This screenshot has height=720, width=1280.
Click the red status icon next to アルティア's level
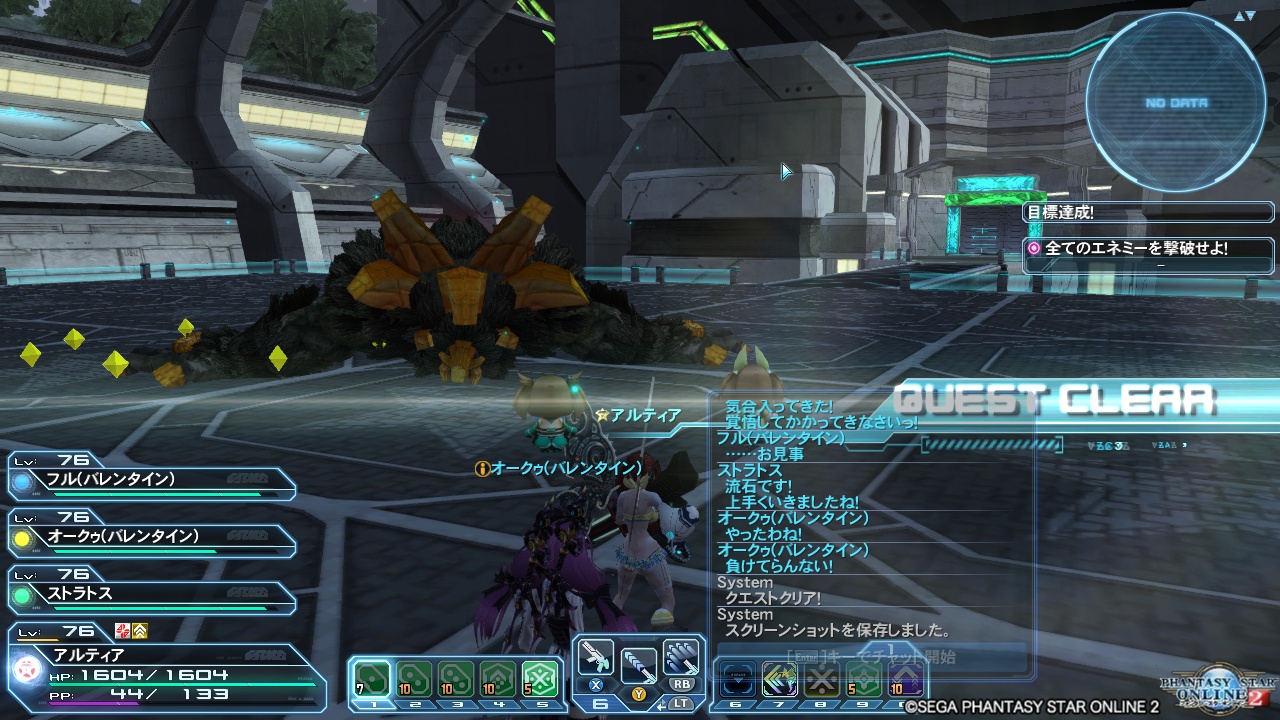pos(121,631)
